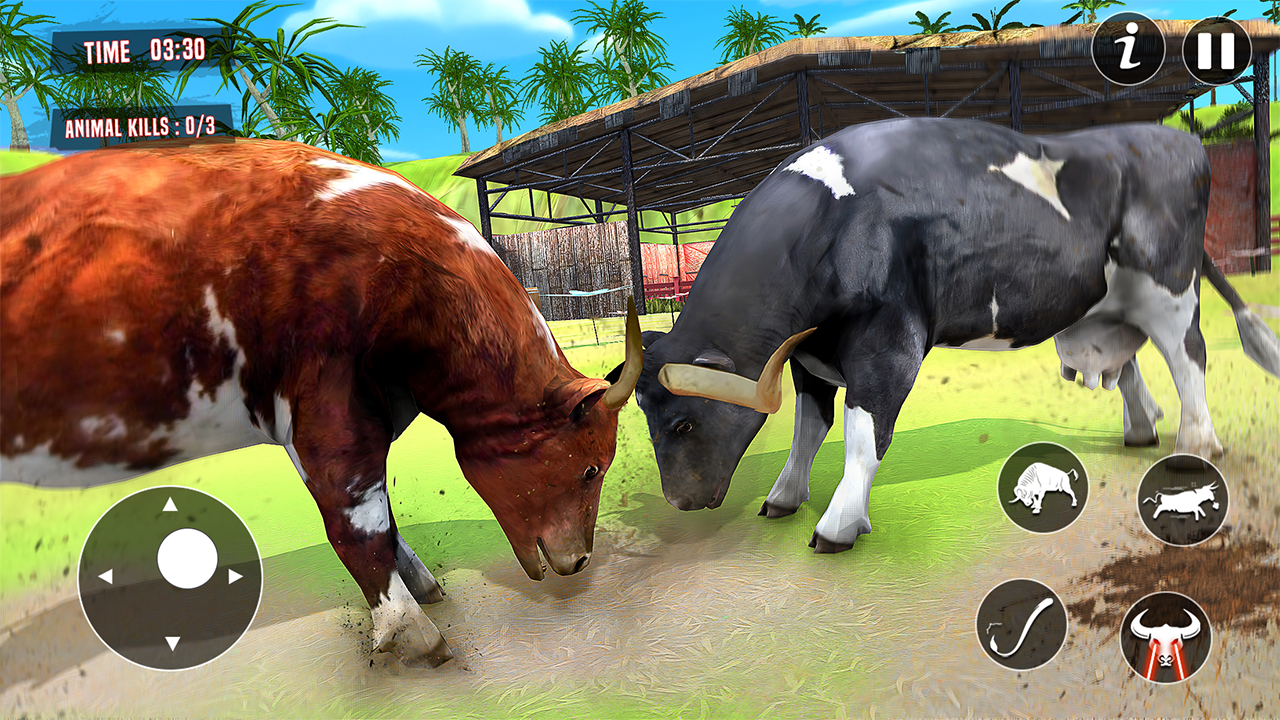Select the charging bull kick attack
1280x720 pixels.
coord(1183,500)
